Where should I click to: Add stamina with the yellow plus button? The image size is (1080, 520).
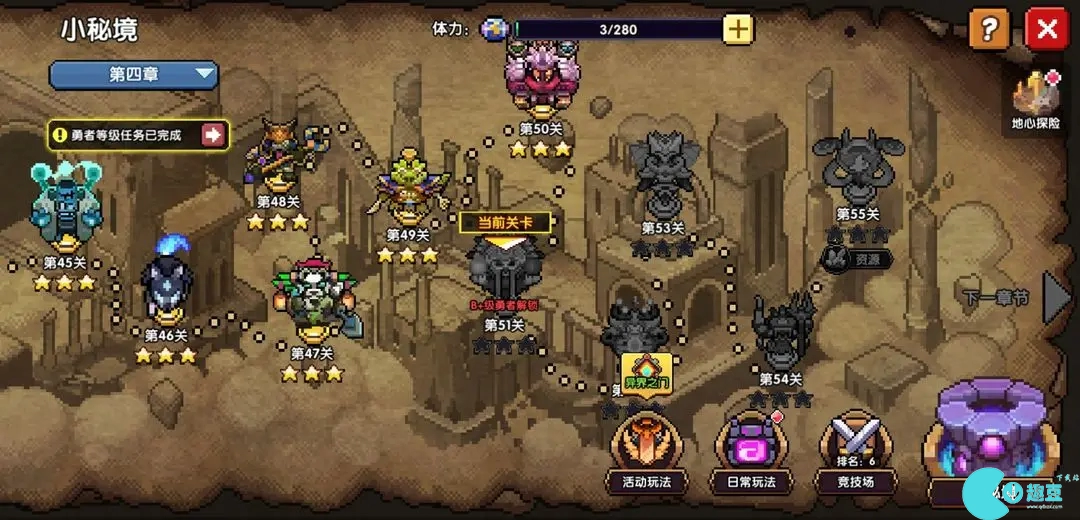pyautogui.click(x=738, y=29)
